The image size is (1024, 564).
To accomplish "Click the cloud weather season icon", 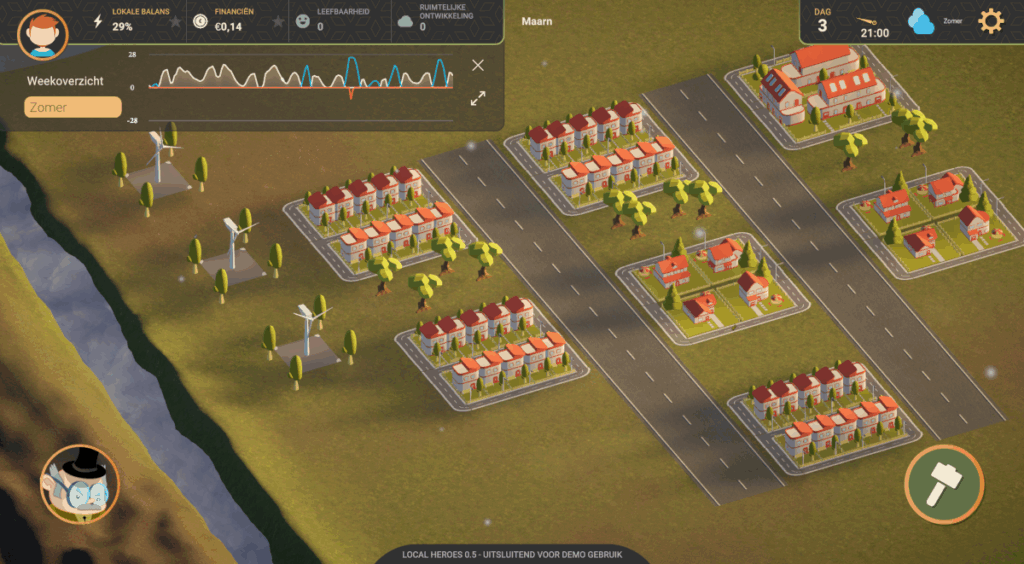I will coord(921,21).
